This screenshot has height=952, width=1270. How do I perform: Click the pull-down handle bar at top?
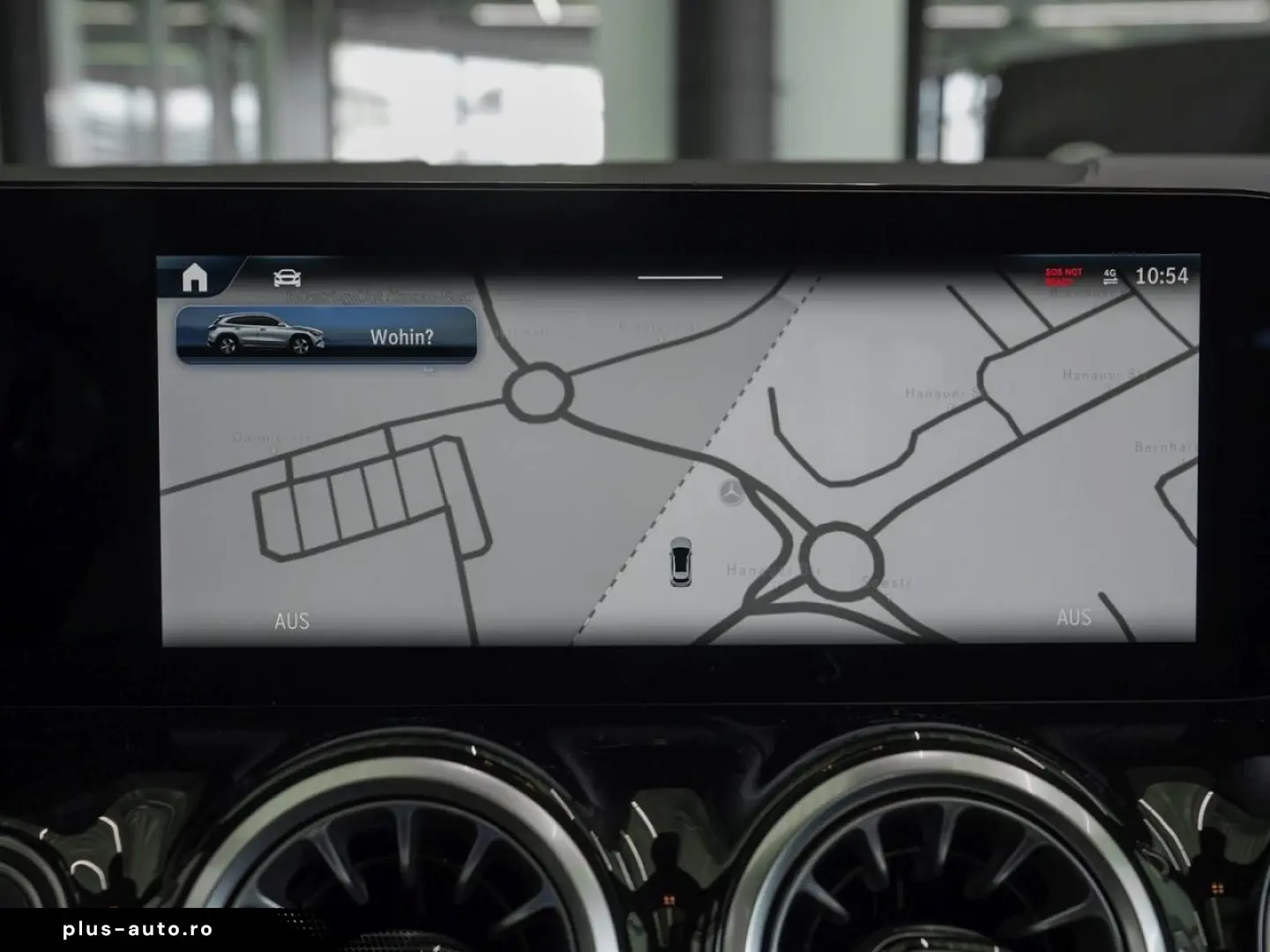point(679,277)
